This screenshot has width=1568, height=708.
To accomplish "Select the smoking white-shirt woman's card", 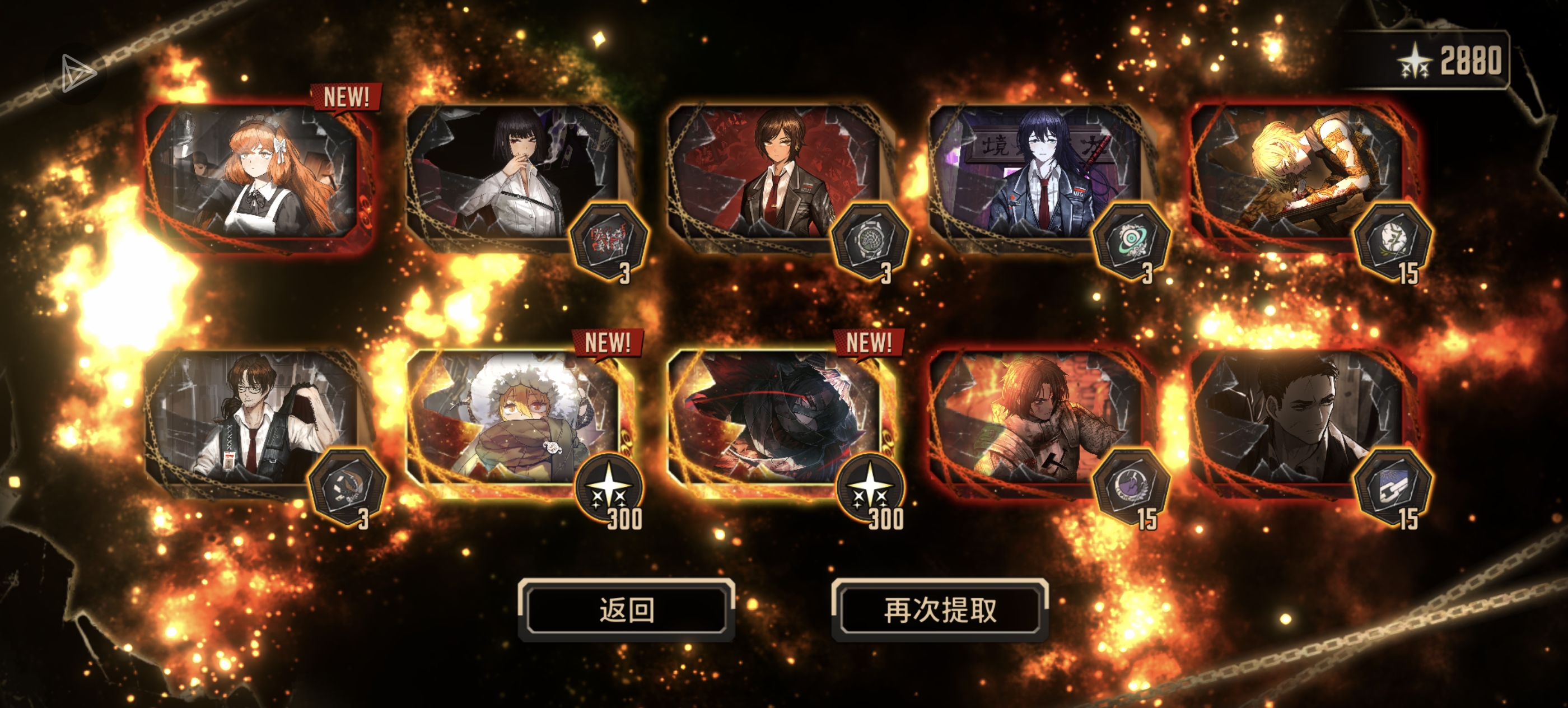I will coord(514,176).
